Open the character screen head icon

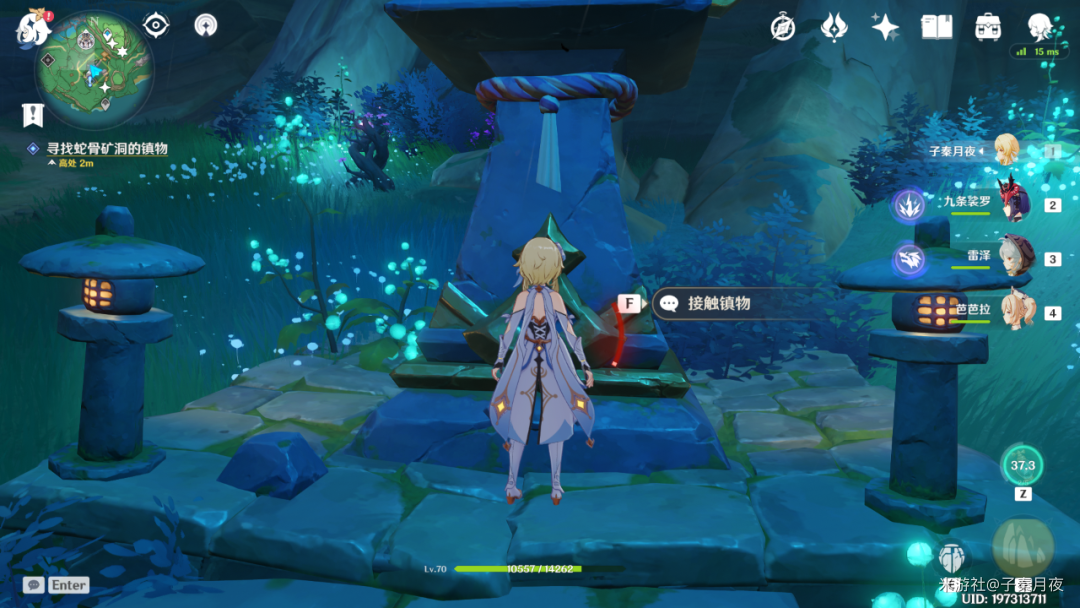(1040, 26)
